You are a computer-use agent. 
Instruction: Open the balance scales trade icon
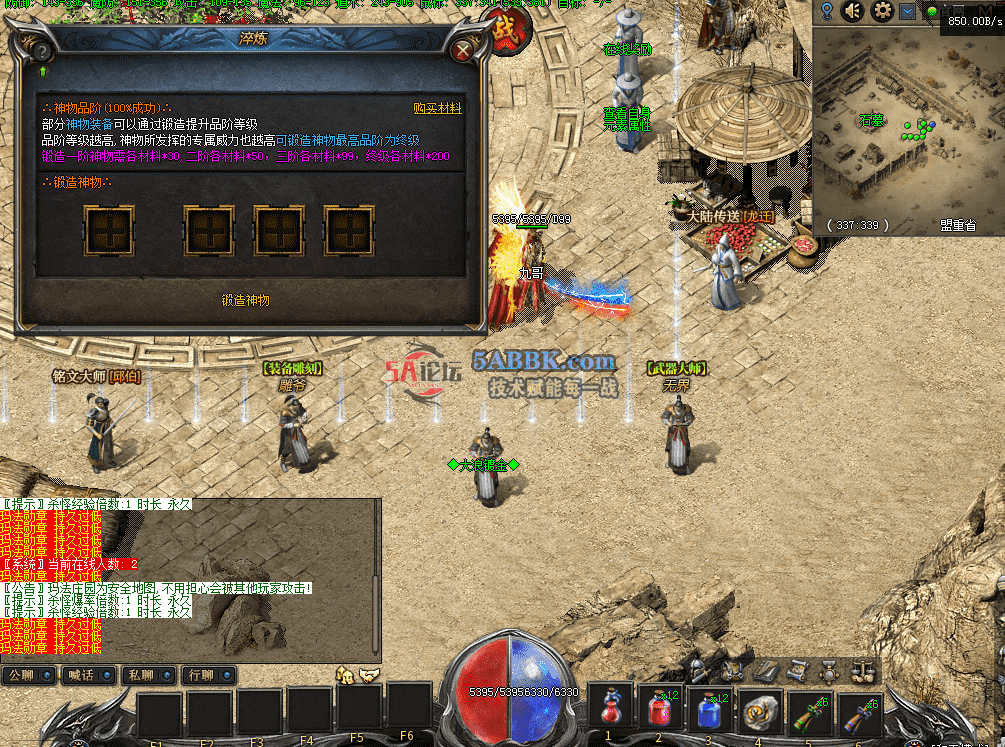pyautogui.click(x=862, y=670)
